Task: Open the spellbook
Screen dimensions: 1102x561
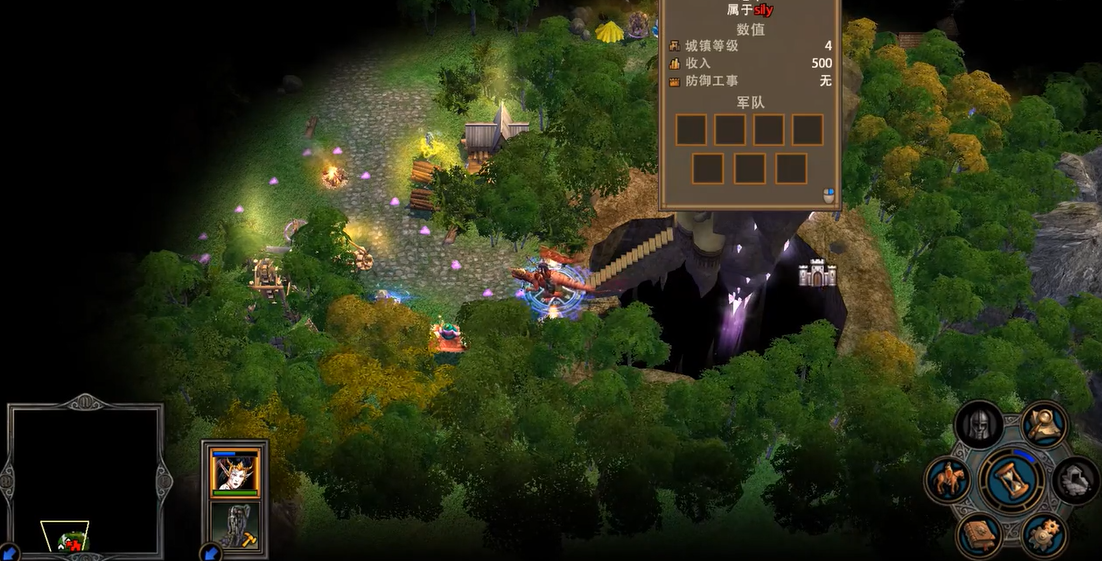Action: coord(979,535)
